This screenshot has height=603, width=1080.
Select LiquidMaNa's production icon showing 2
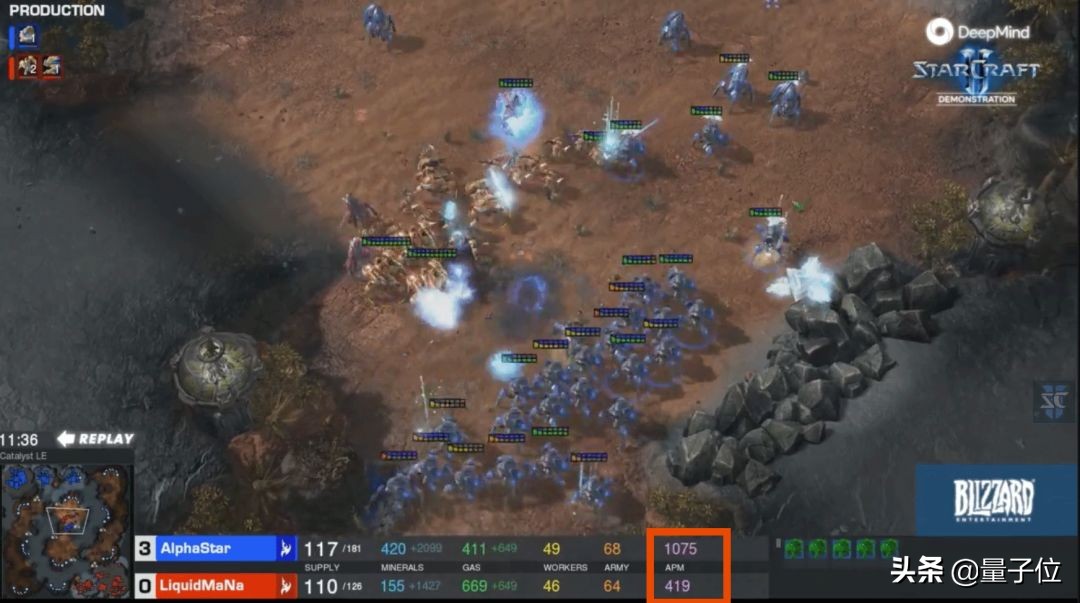(27, 66)
